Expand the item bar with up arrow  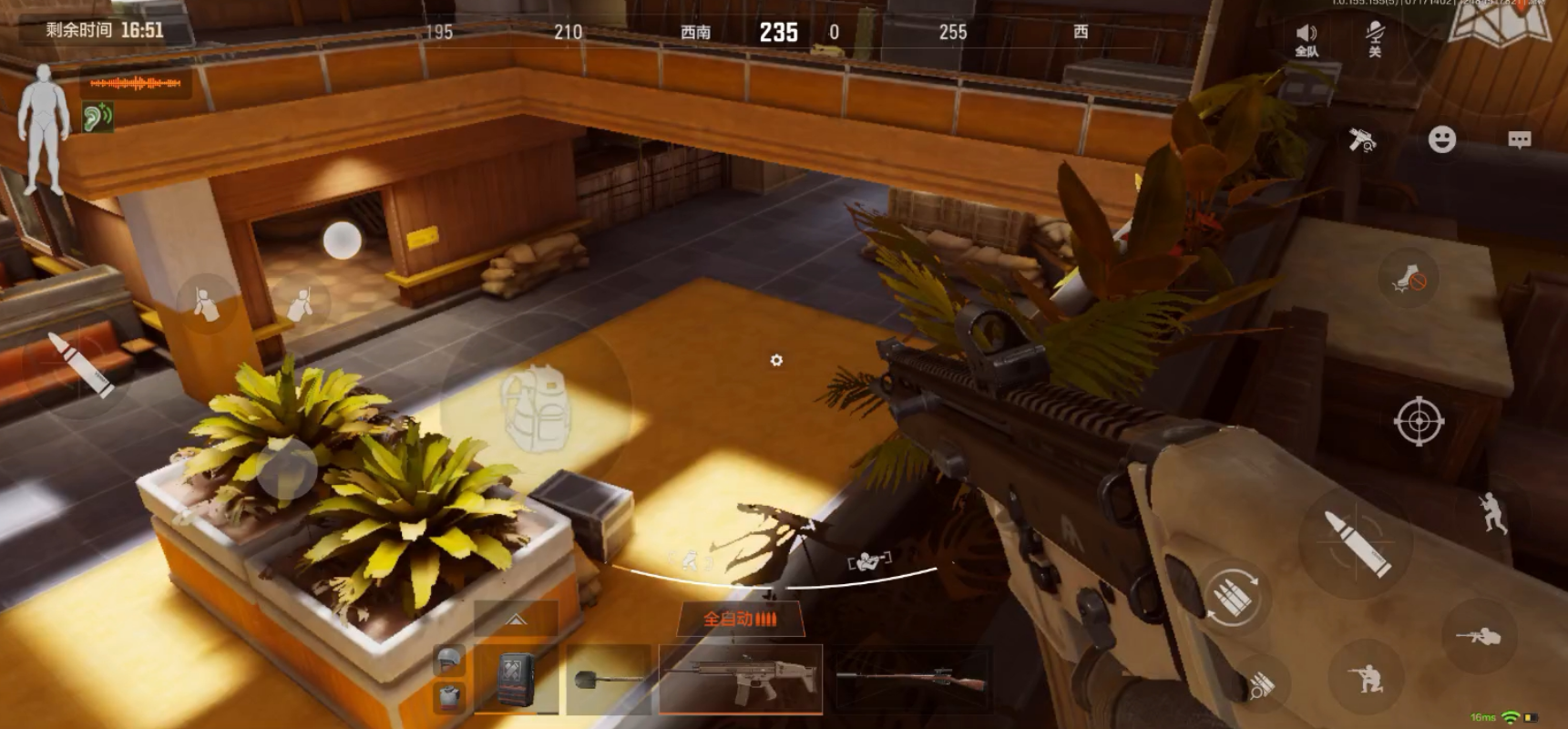pos(516,620)
